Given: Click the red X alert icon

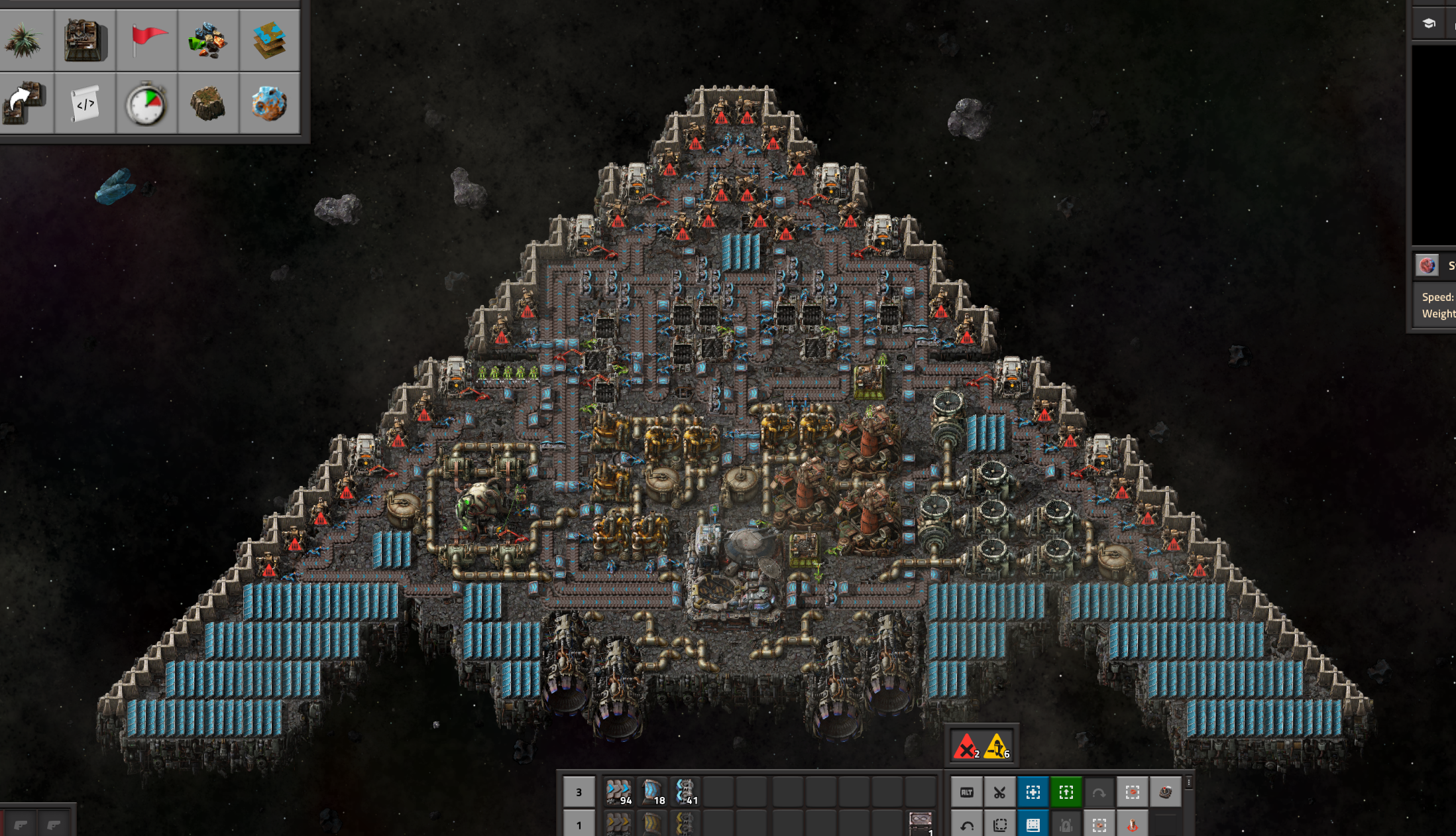Looking at the screenshot, I should tap(966, 747).
